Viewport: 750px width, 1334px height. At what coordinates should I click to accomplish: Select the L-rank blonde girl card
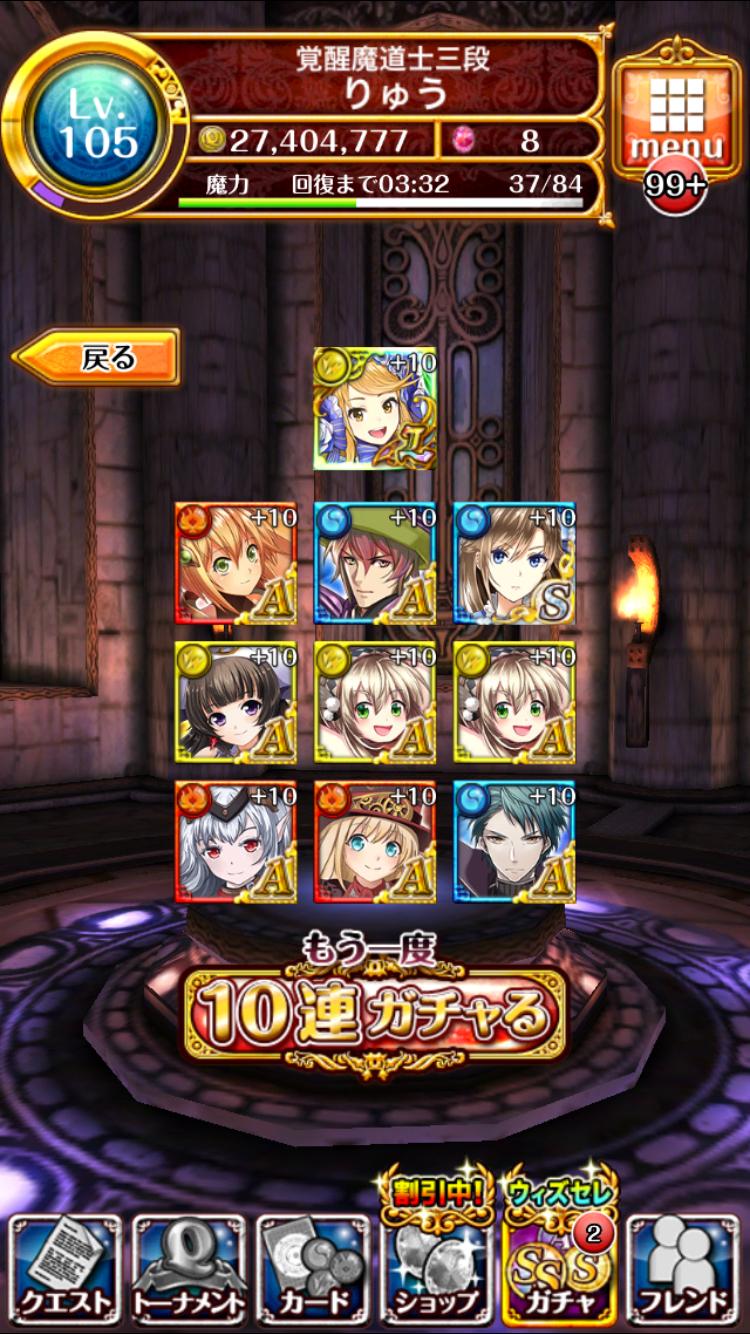[375, 409]
